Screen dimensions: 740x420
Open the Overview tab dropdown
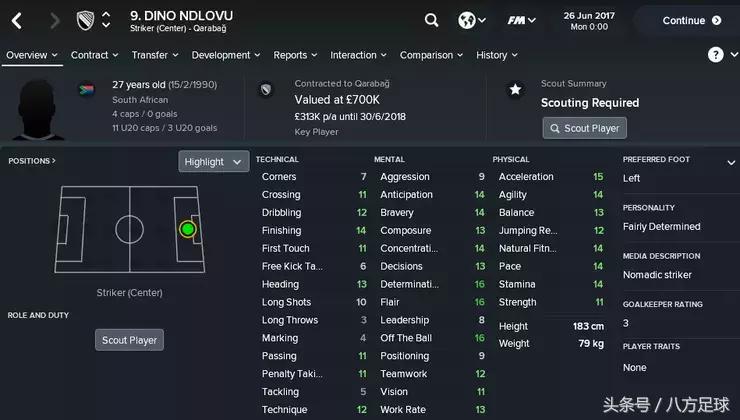31,55
